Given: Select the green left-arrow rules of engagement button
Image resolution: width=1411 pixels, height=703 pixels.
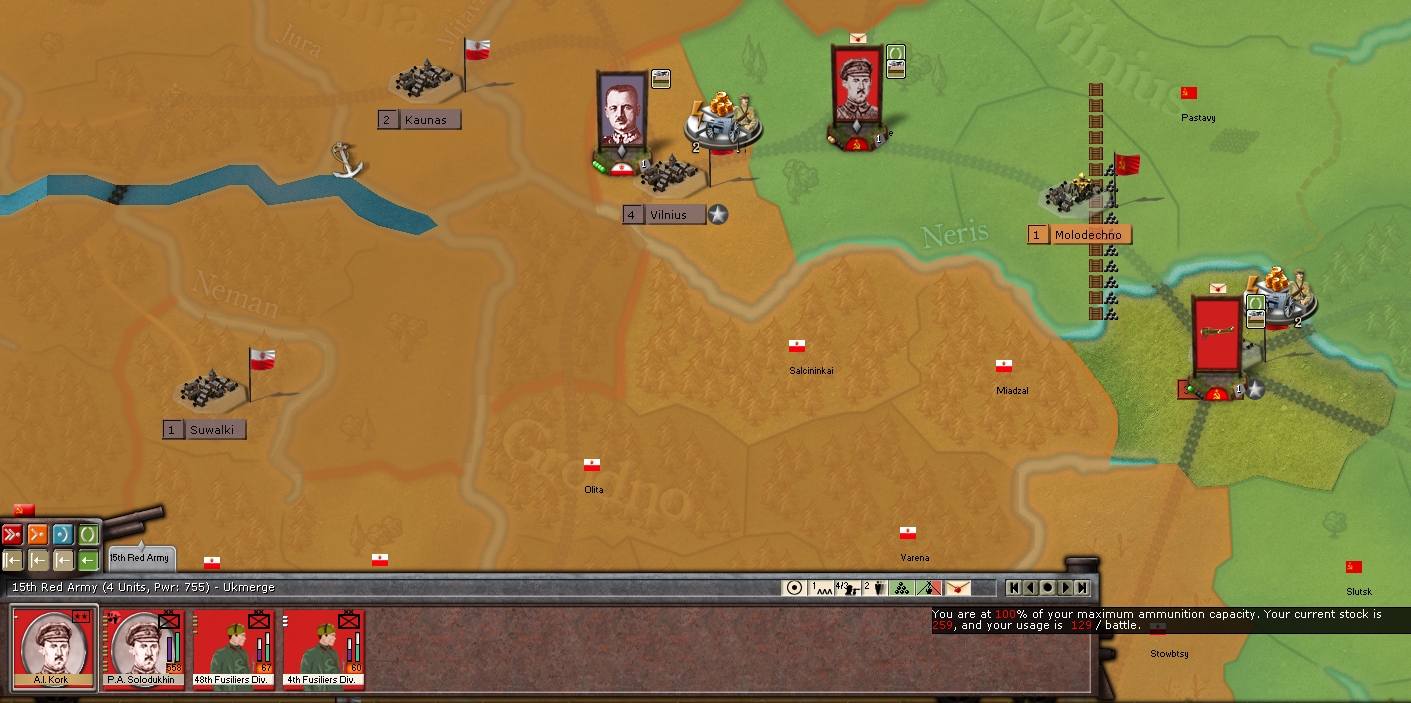Looking at the screenshot, I should point(88,560).
